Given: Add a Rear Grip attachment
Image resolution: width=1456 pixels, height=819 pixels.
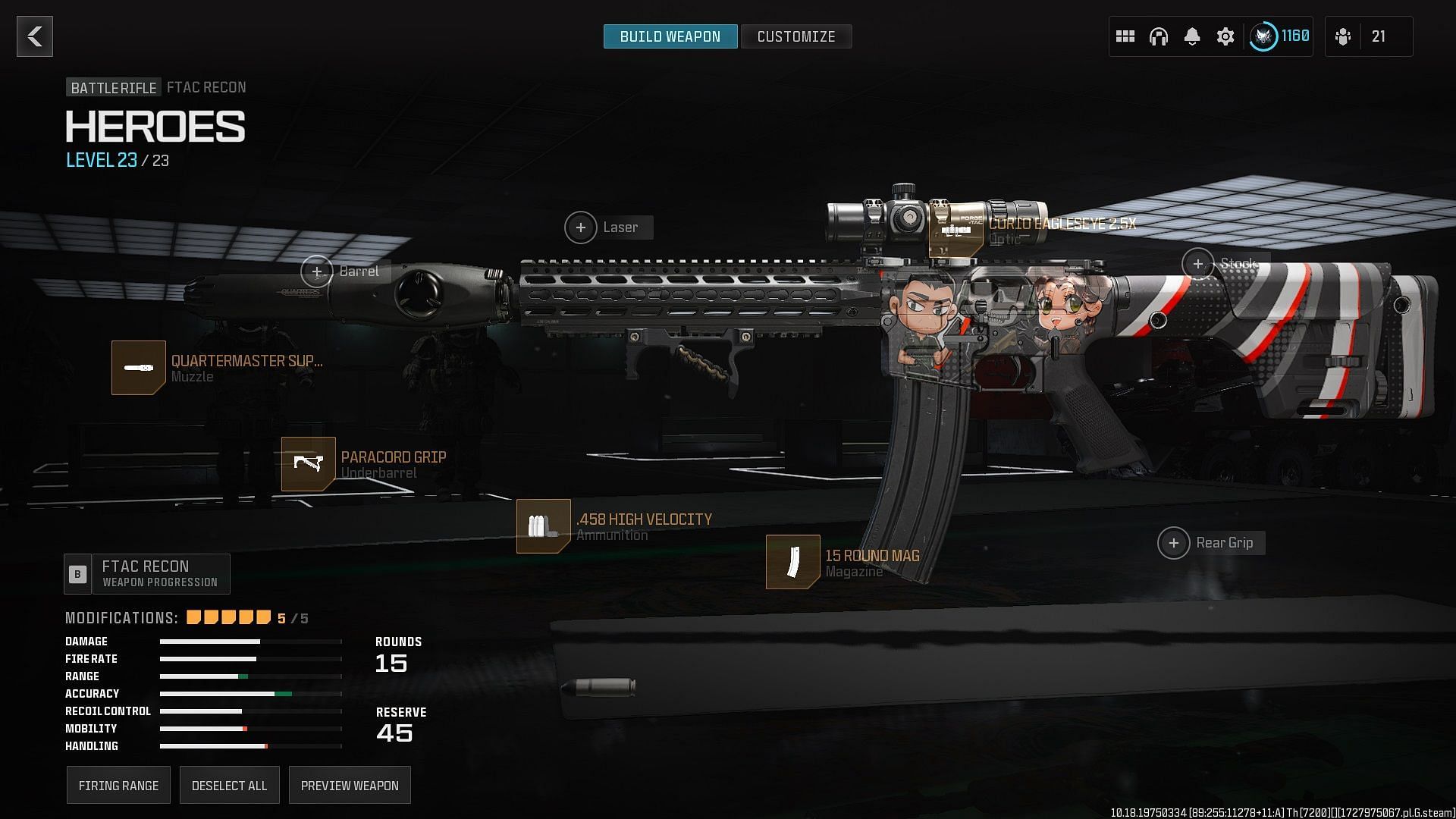Looking at the screenshot, I should click(1174, 543).
